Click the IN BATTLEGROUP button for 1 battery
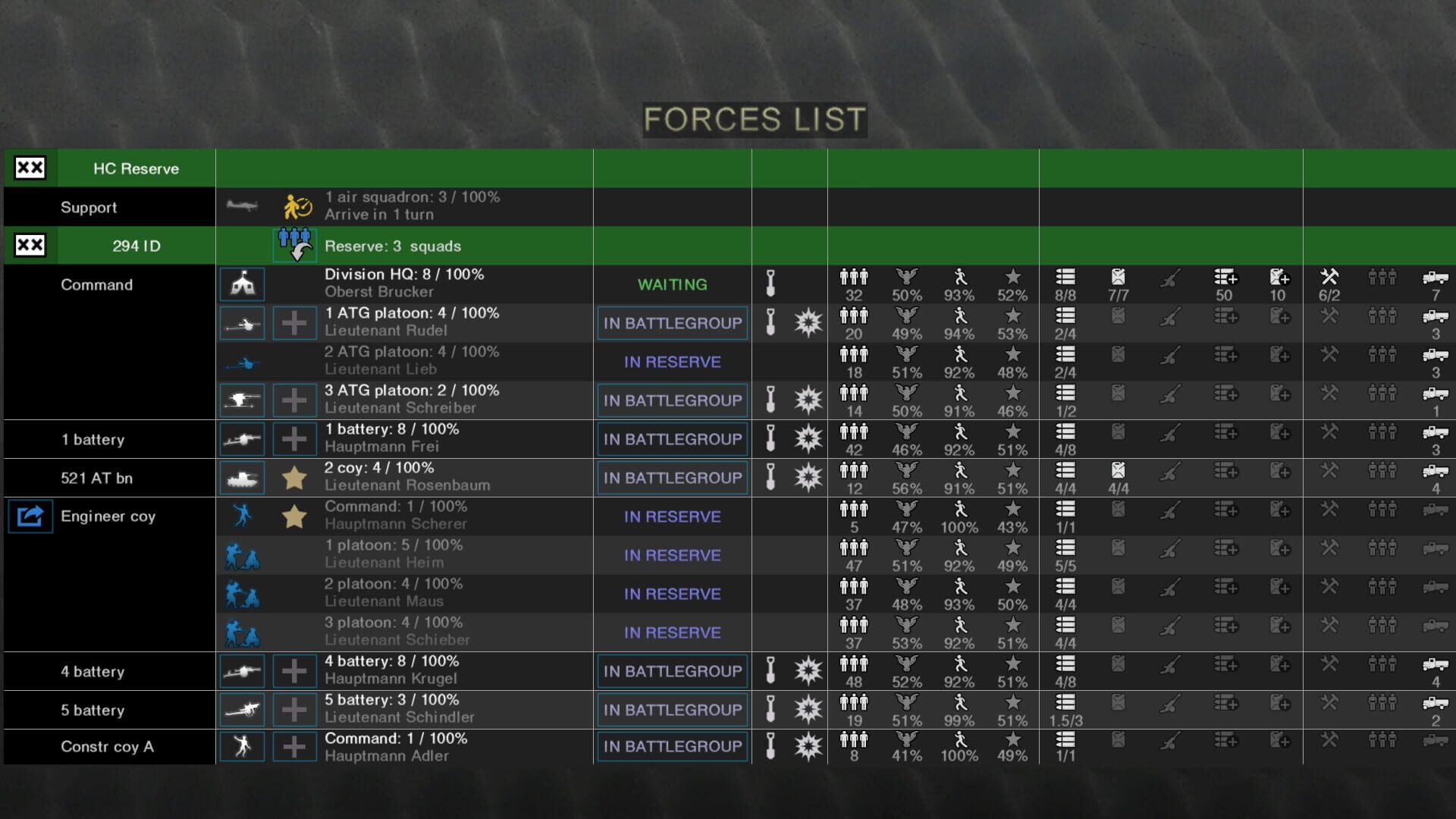Viewport: 1456px width, 819px height. (671, 438)
